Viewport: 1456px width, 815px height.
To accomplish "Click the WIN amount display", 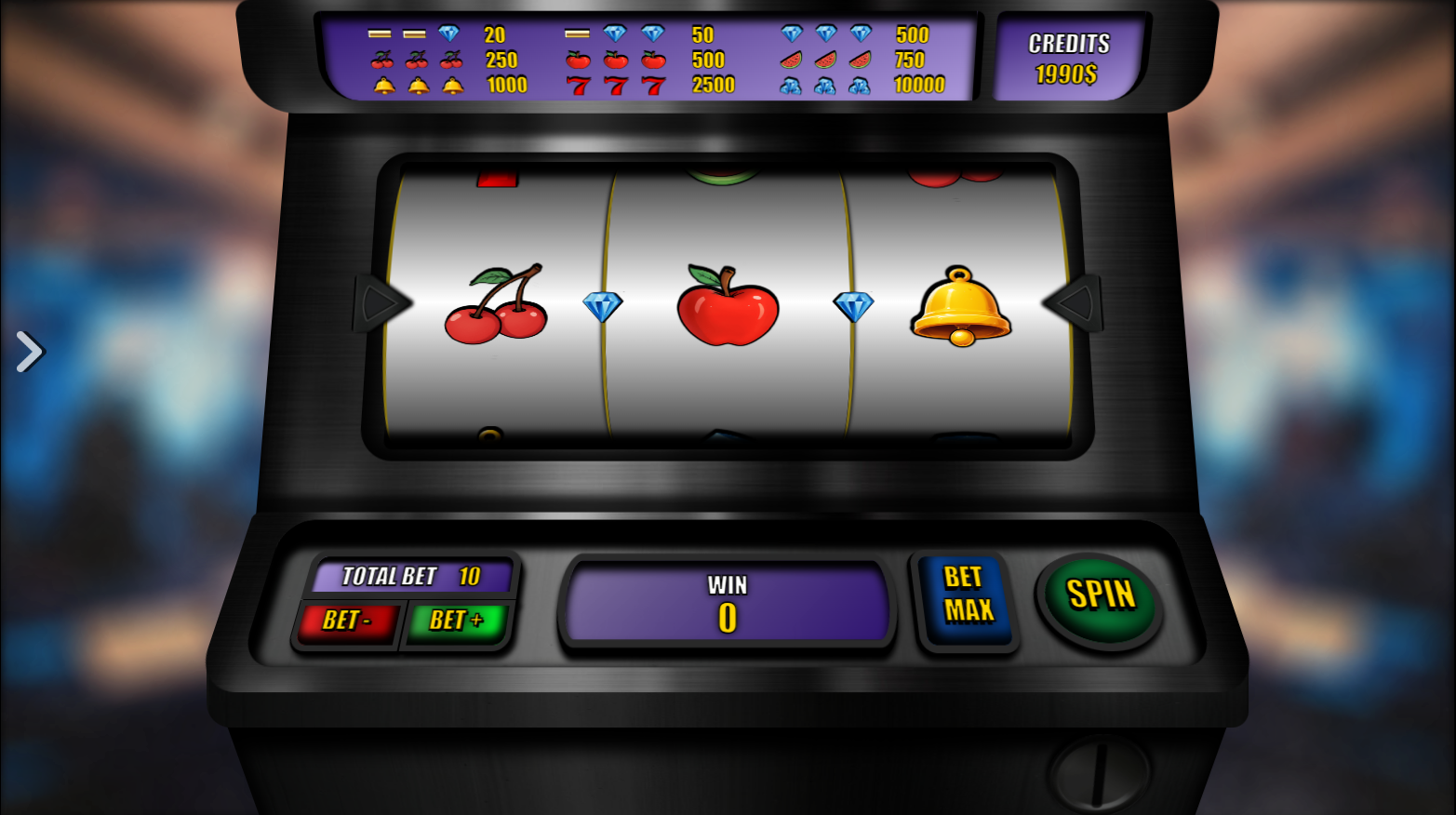I will point(727,603).
